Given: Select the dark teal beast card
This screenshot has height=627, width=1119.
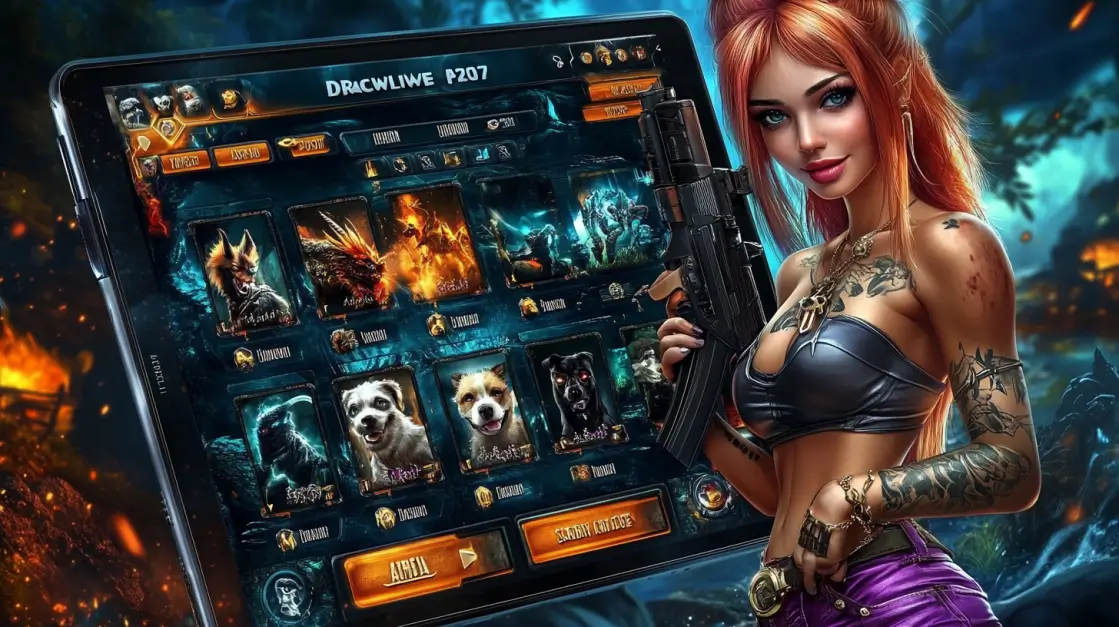Looking at the screenshot, I should tap(282, 443).
